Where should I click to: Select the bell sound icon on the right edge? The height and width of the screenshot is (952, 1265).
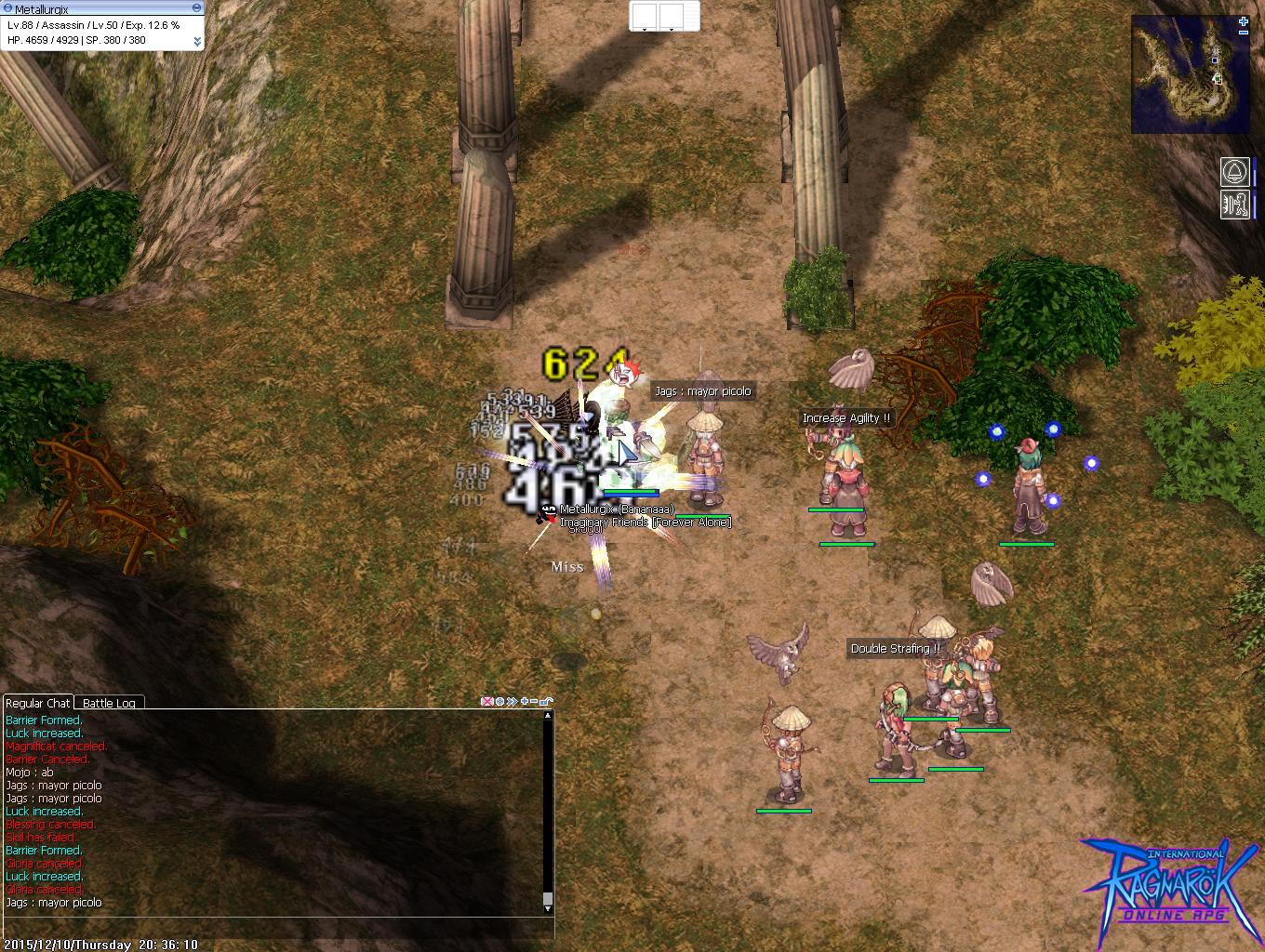1234,172
